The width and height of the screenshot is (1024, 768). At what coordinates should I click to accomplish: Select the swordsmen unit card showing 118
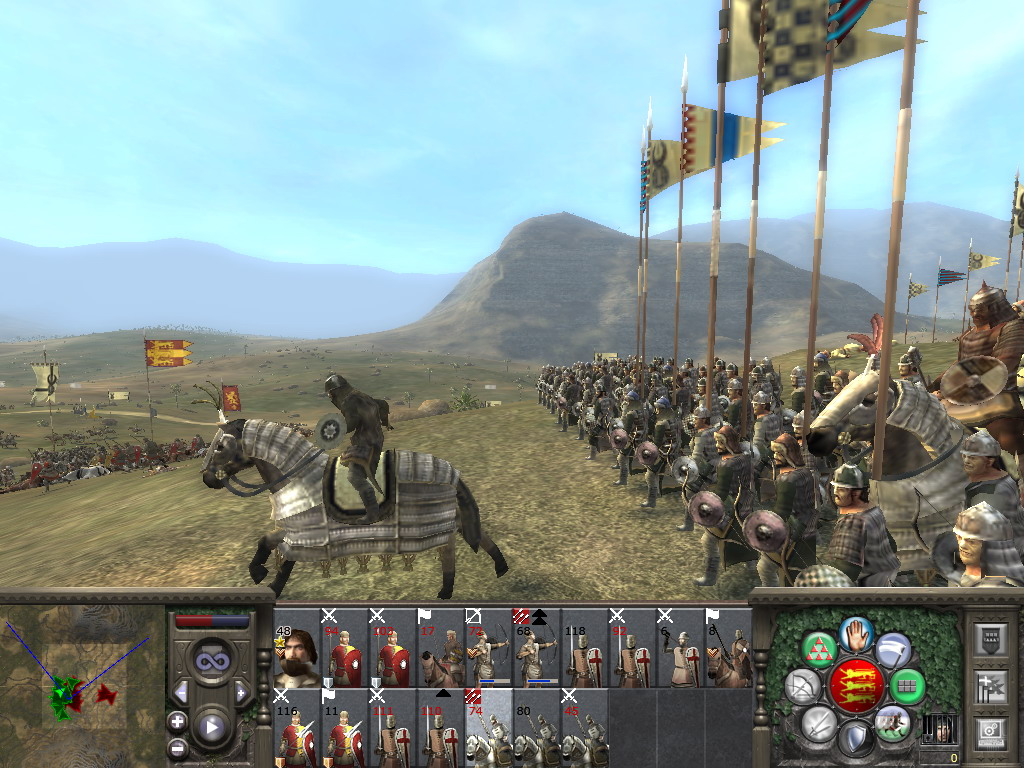(584, 648)
